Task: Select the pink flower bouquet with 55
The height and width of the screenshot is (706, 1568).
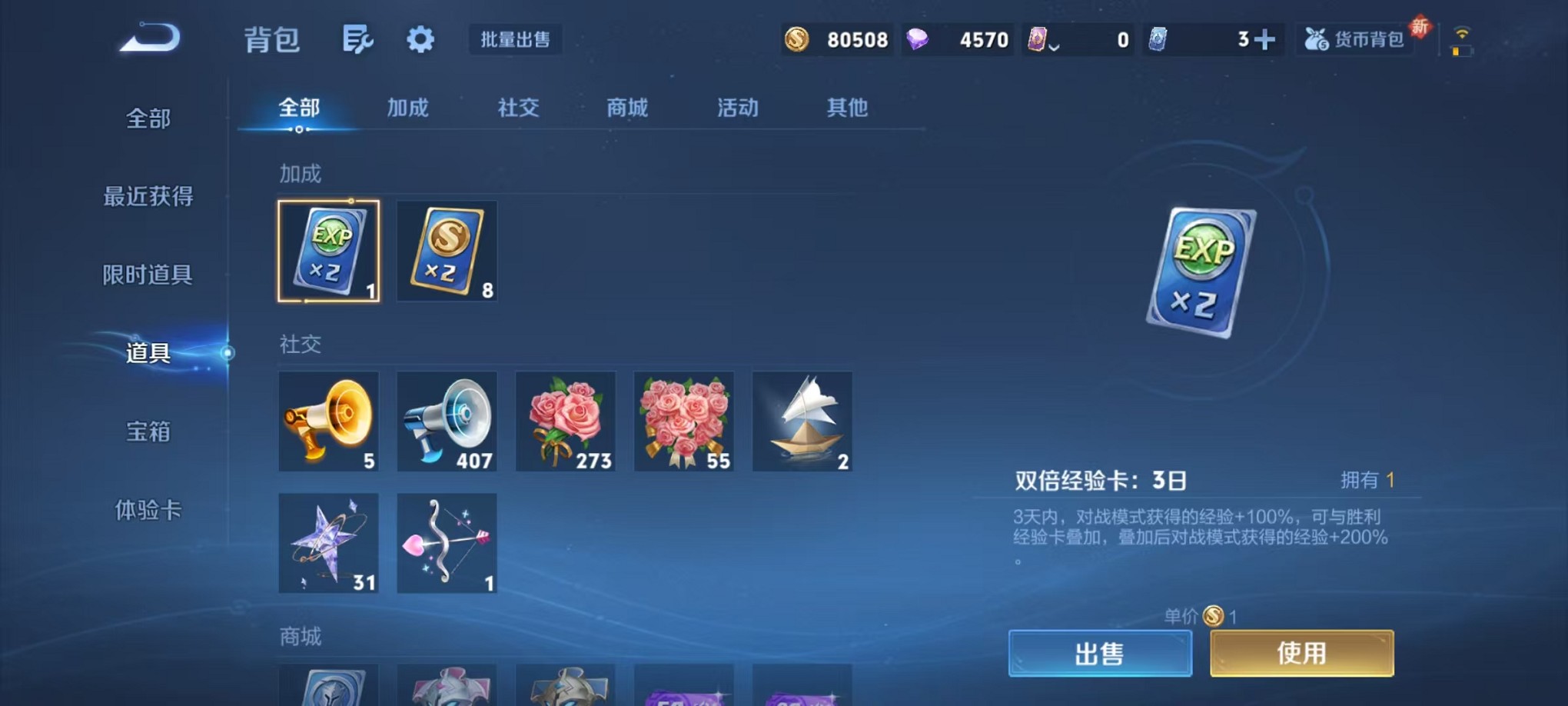Action: click(683, 421)
